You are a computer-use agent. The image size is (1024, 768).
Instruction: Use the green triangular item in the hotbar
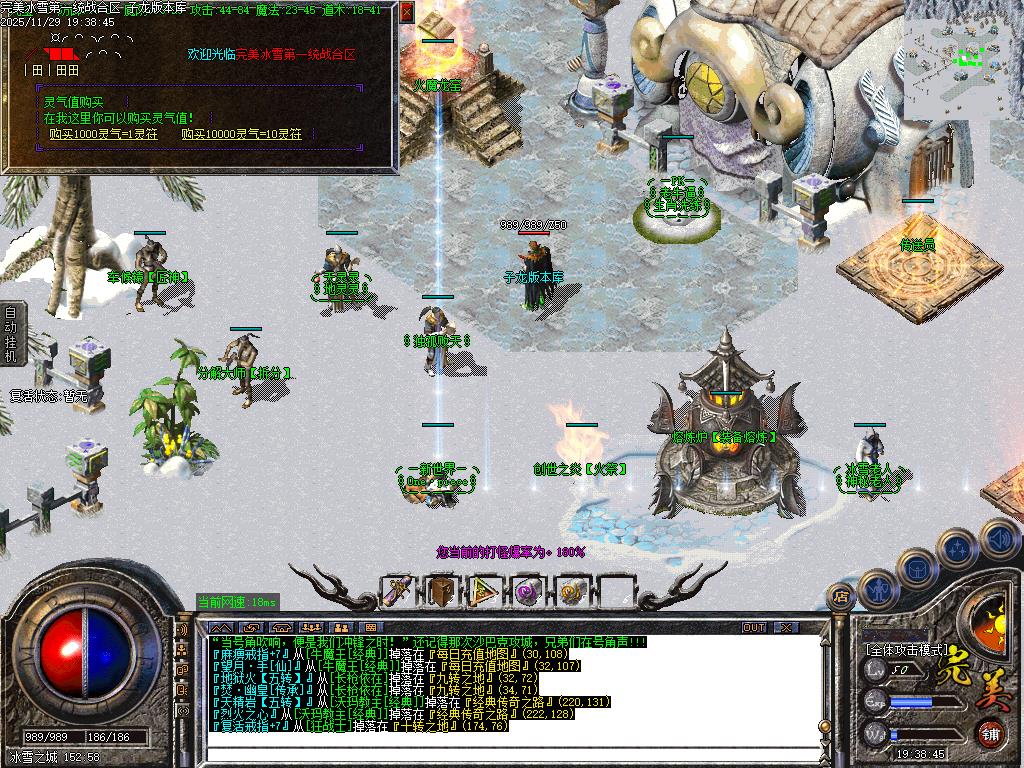tap(485, 592)
